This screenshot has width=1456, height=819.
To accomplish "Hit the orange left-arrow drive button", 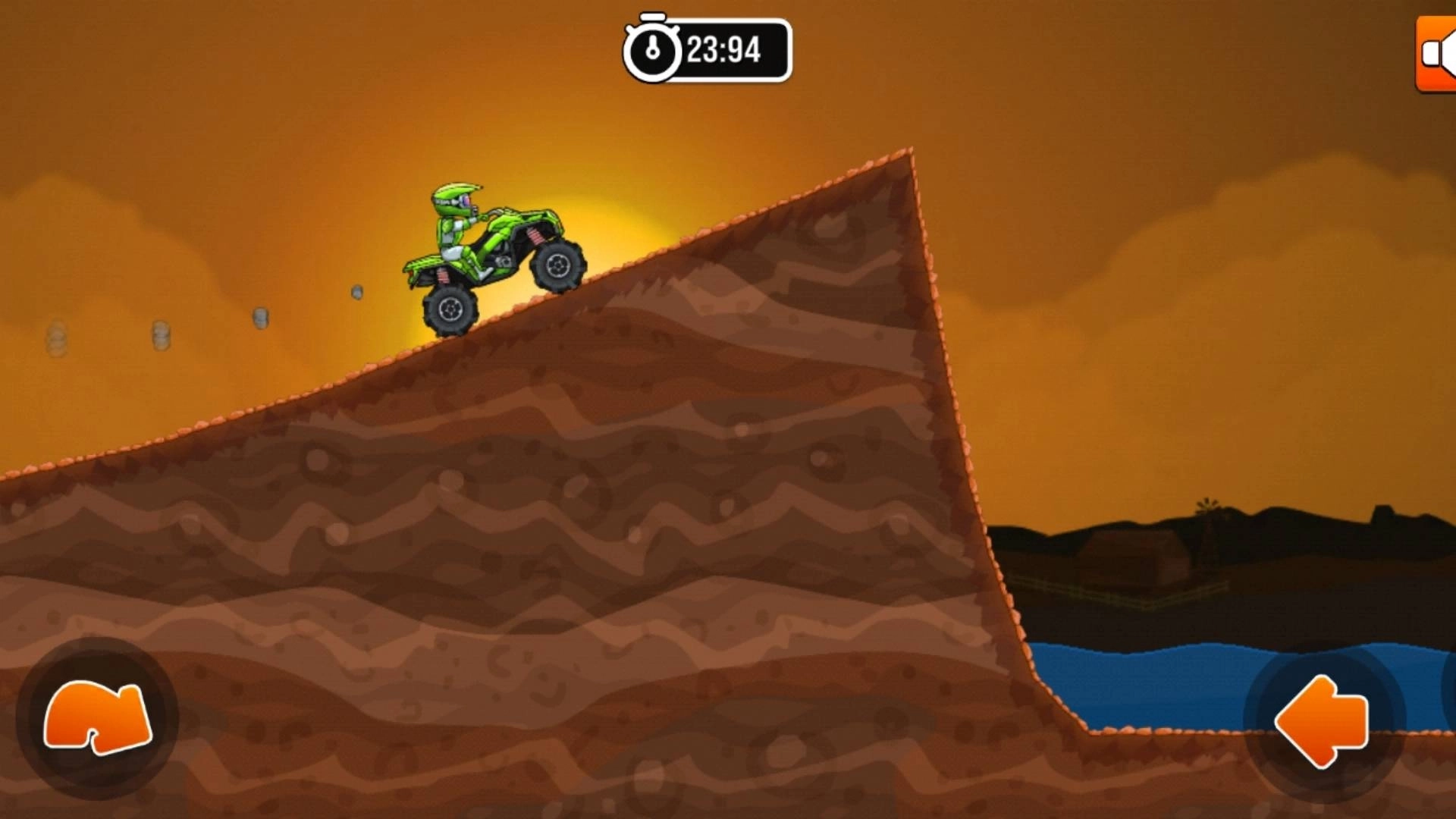I will 1323,720.
